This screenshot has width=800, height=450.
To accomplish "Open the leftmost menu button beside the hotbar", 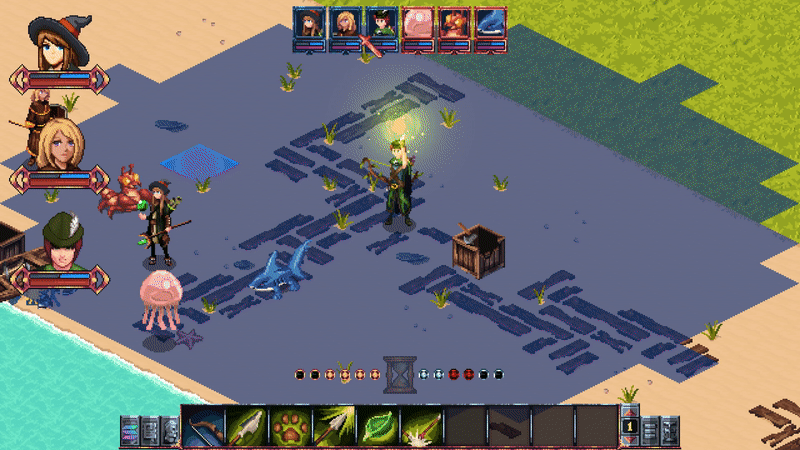I will coord(129,430).
